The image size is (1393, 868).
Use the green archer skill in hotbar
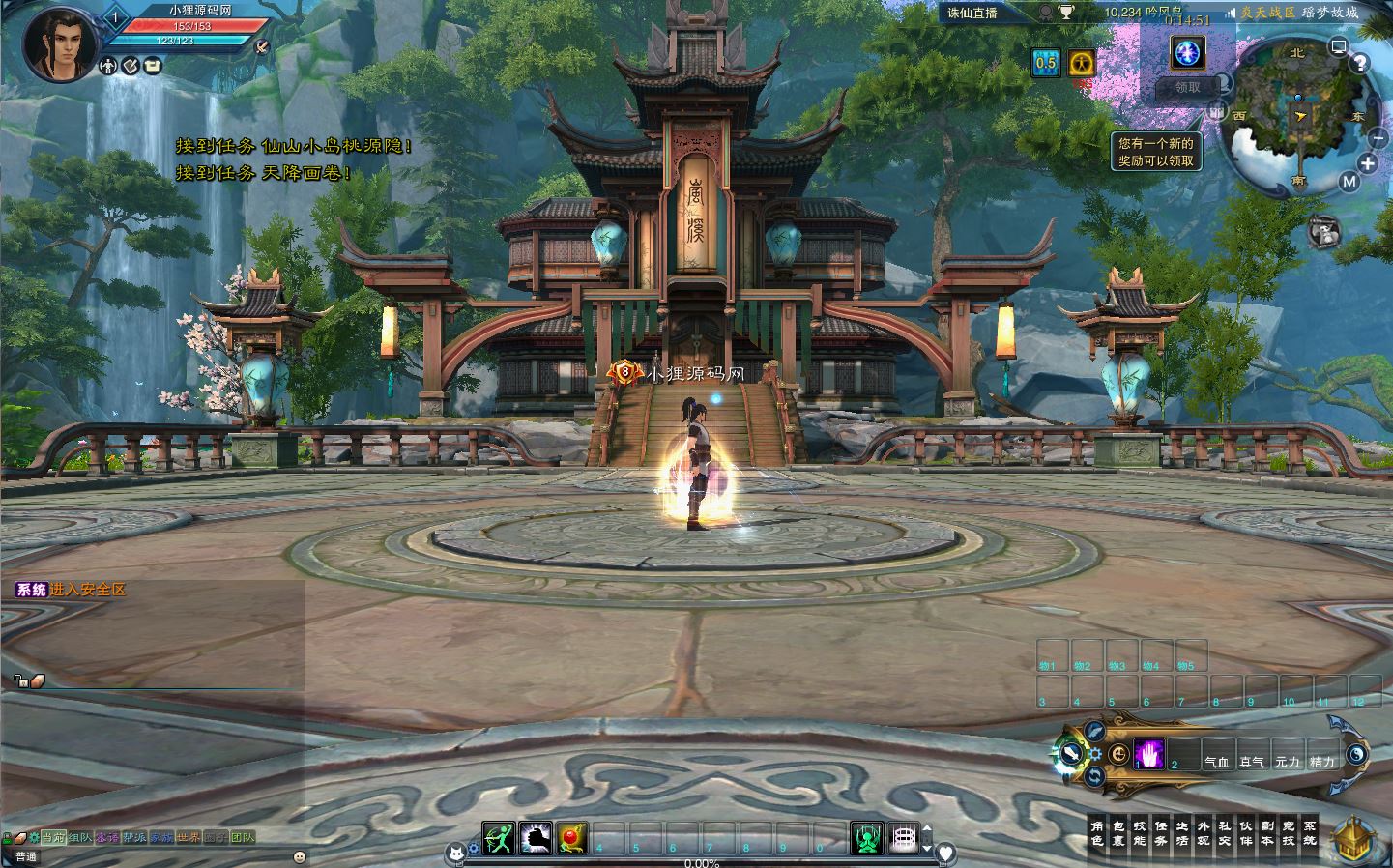coord(499,837)
